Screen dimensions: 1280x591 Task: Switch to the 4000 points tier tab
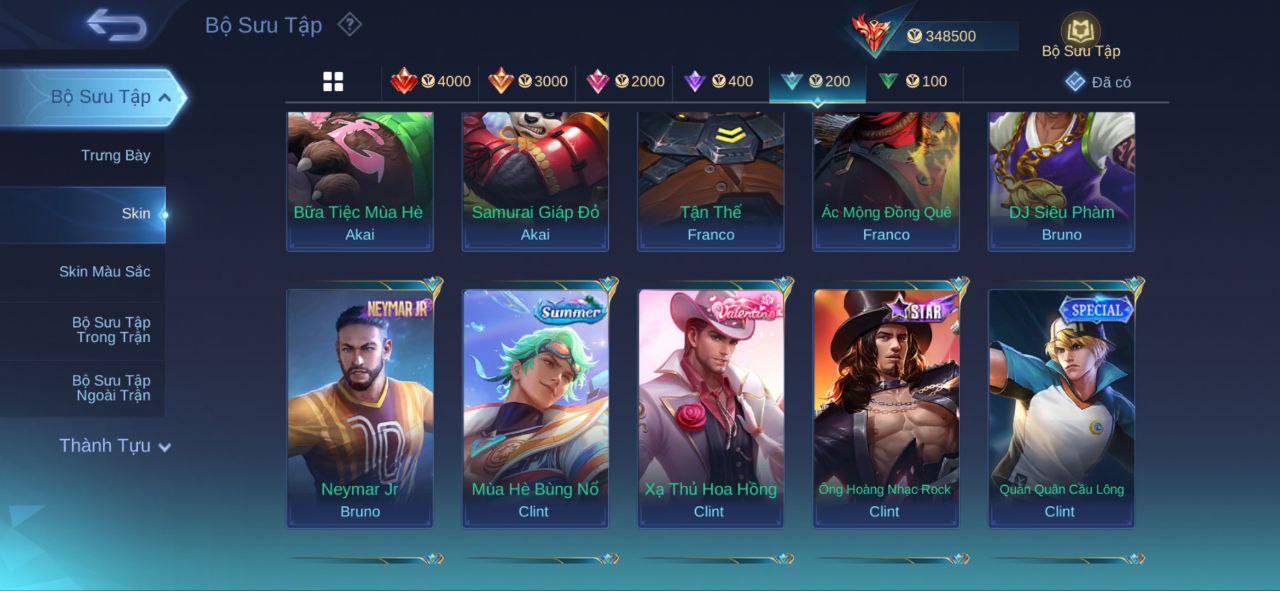pyautogui.click(x=430, y=82)
